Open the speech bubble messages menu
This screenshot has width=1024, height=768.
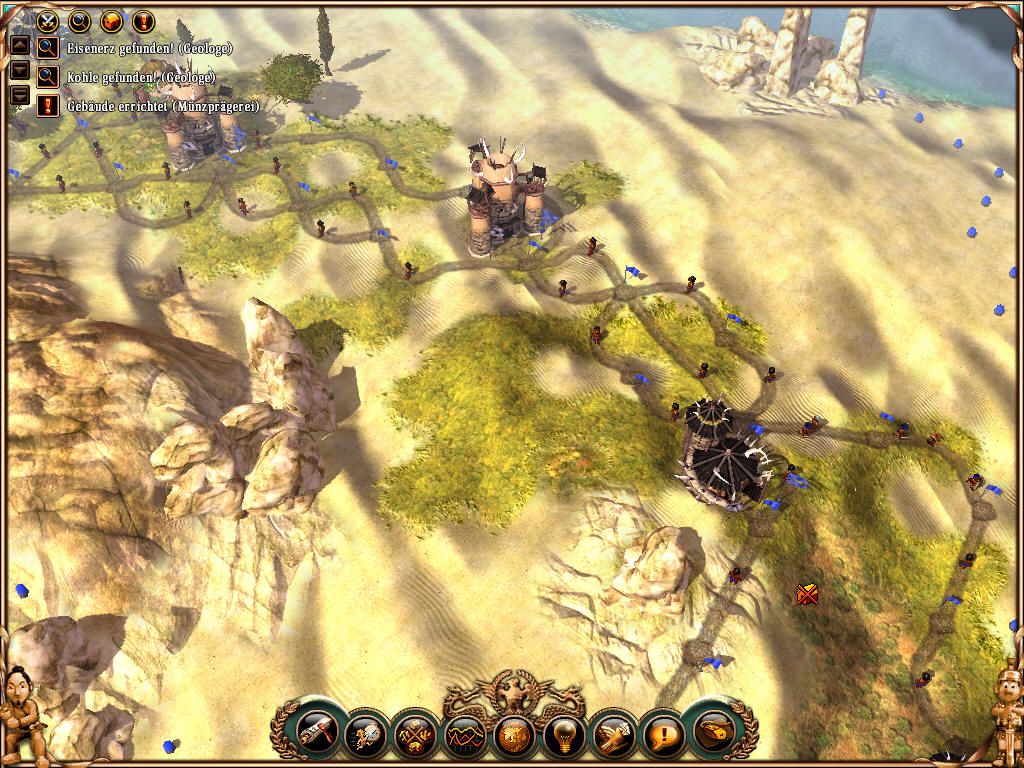(x=663, y=736)
